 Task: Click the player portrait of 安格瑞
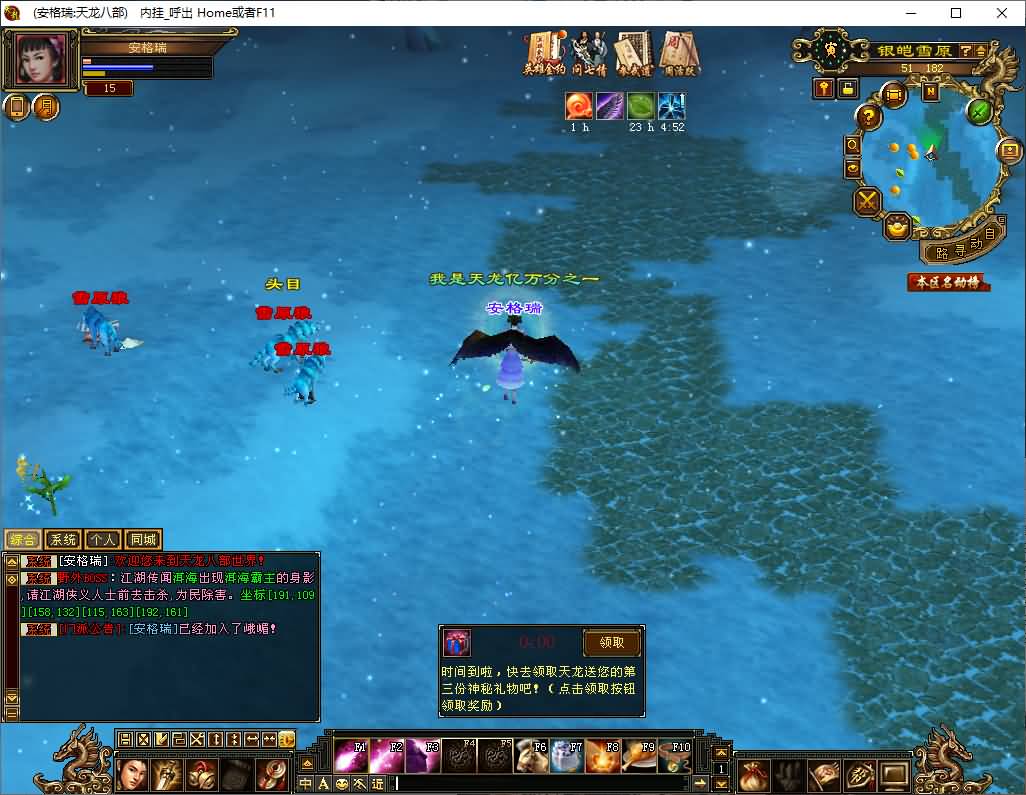(42, 59)
